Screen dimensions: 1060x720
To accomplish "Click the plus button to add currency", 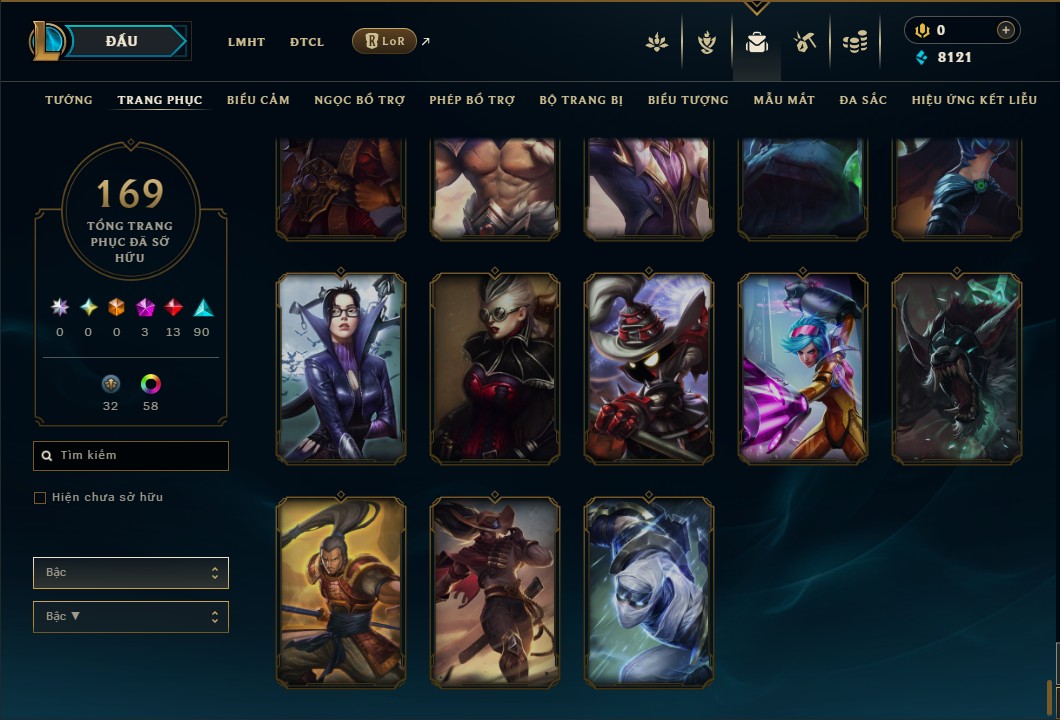I will (x=1005, y=30).
